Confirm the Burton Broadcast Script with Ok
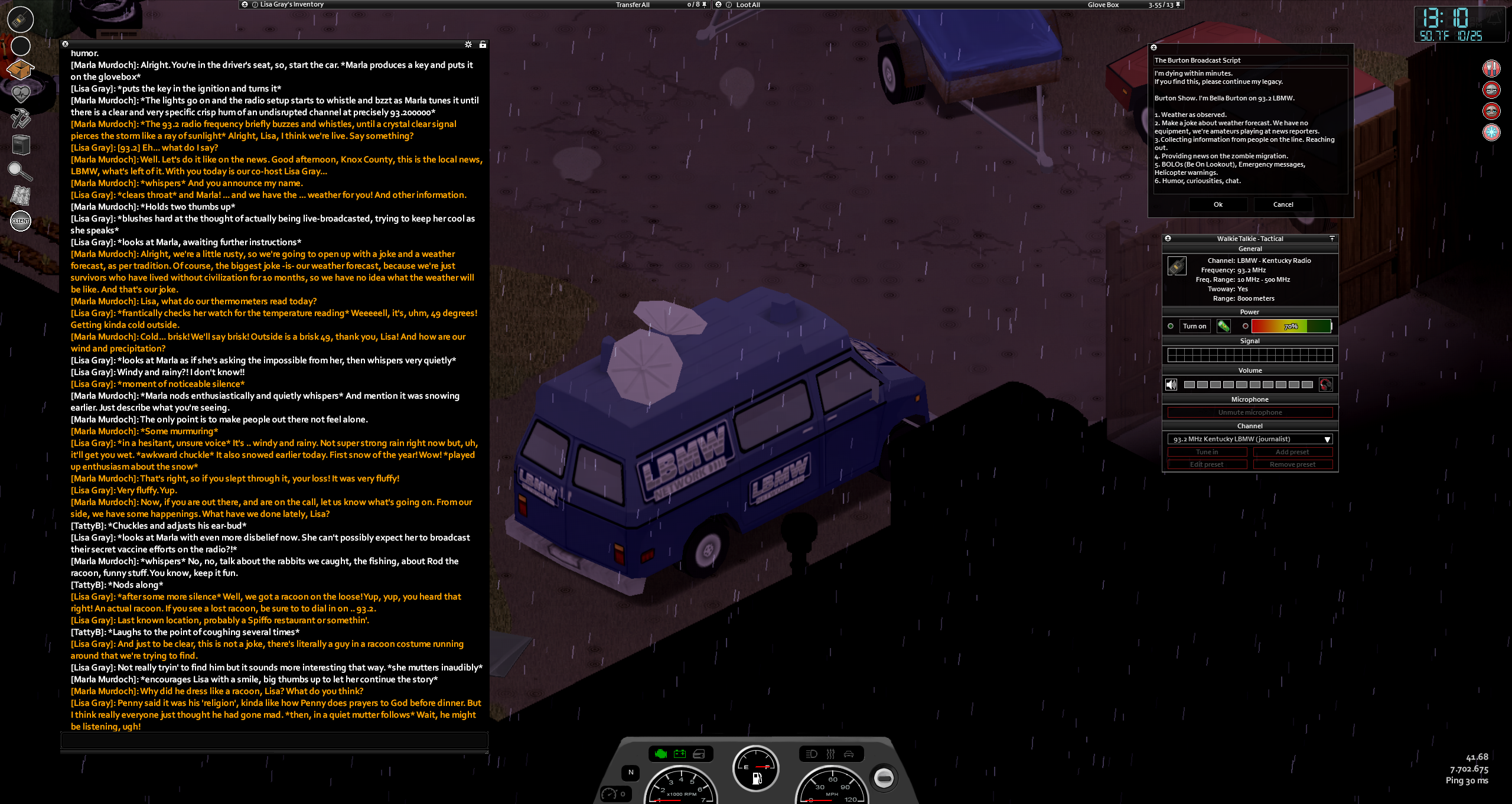Screen dimensions: 1512x804 point(1218,204)
